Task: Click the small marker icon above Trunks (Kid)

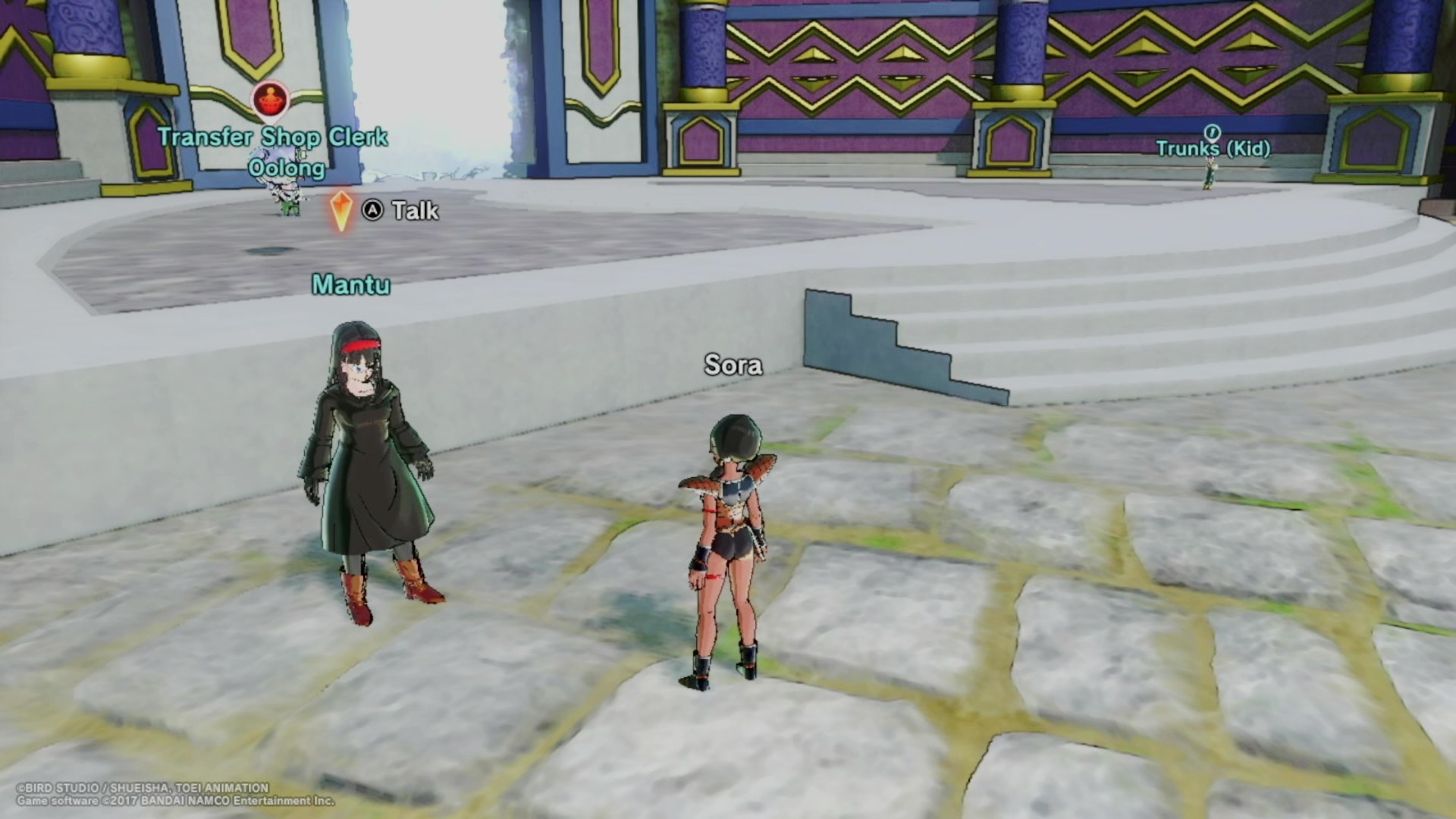Action: [1212, 132]
